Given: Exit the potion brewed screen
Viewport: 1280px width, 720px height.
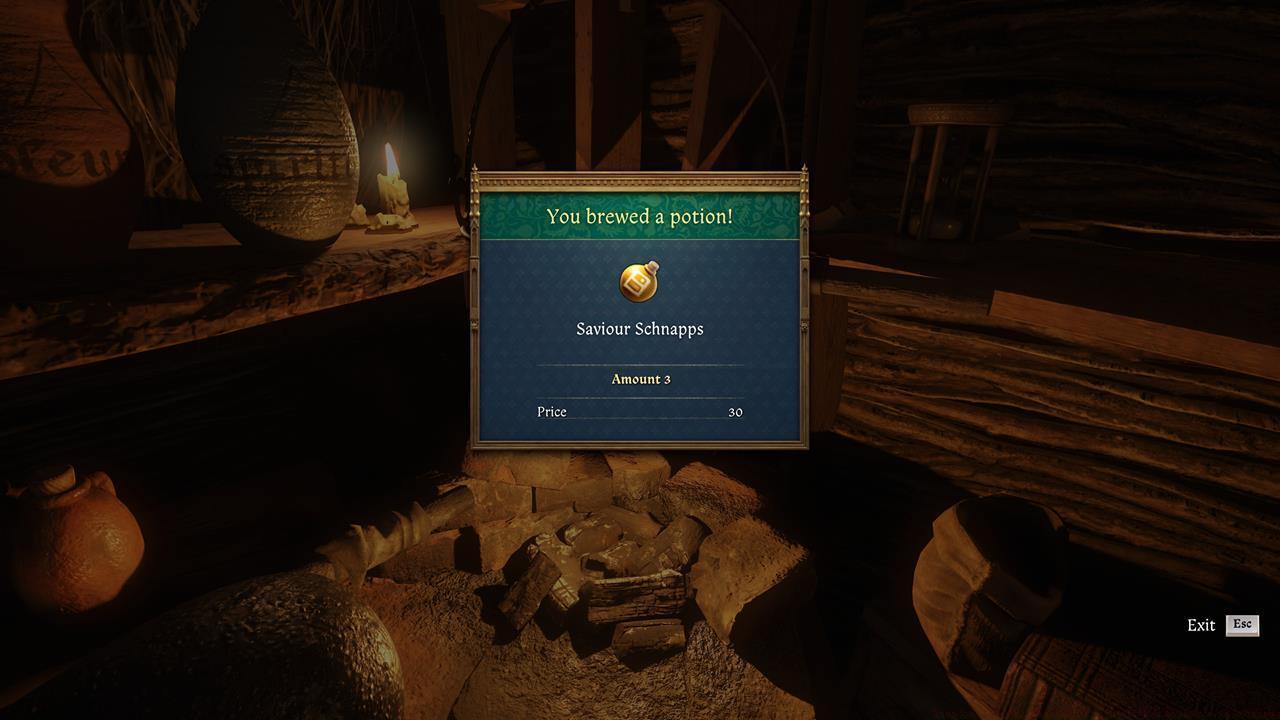Looking at the screenshot, I should [1241, 625].
